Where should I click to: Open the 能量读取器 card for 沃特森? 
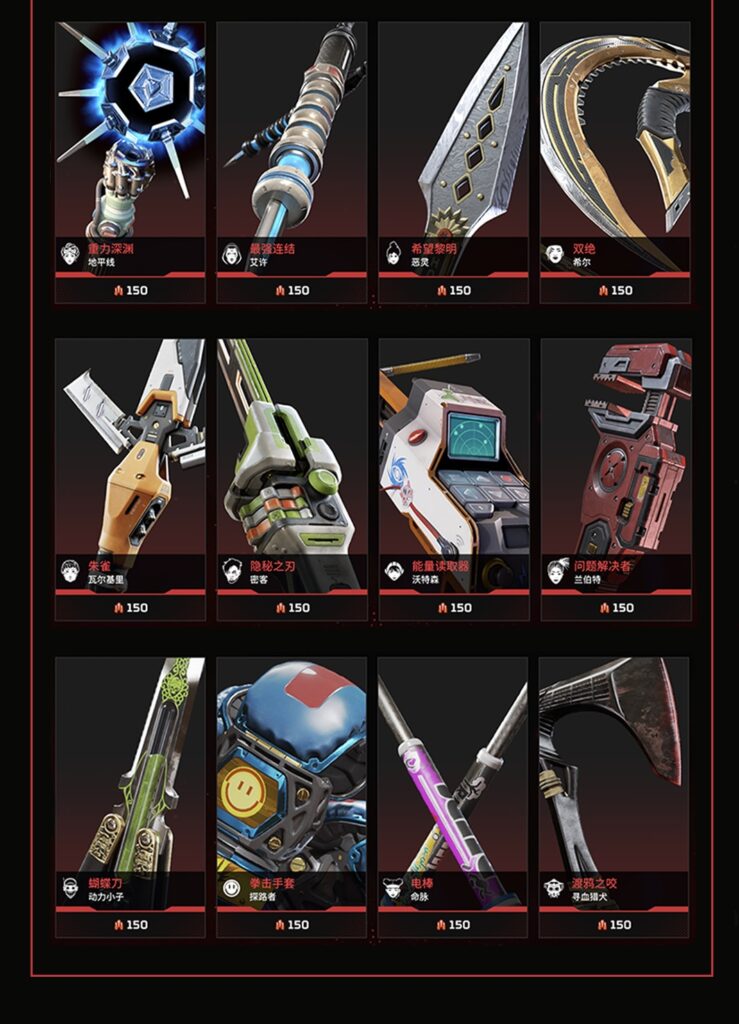pos(453,478)
